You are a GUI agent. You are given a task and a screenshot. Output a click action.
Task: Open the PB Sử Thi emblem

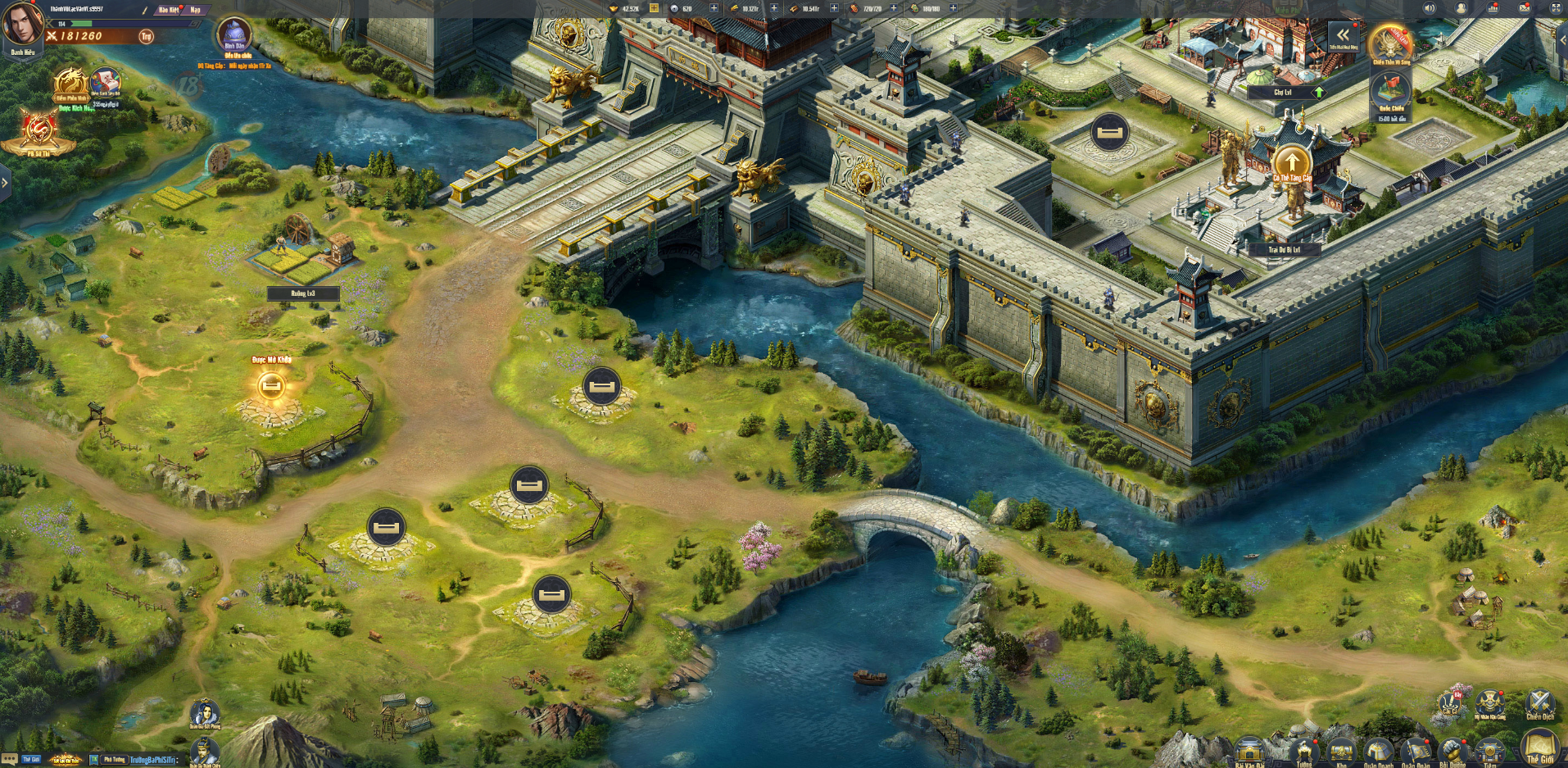(x=39, y=131)
